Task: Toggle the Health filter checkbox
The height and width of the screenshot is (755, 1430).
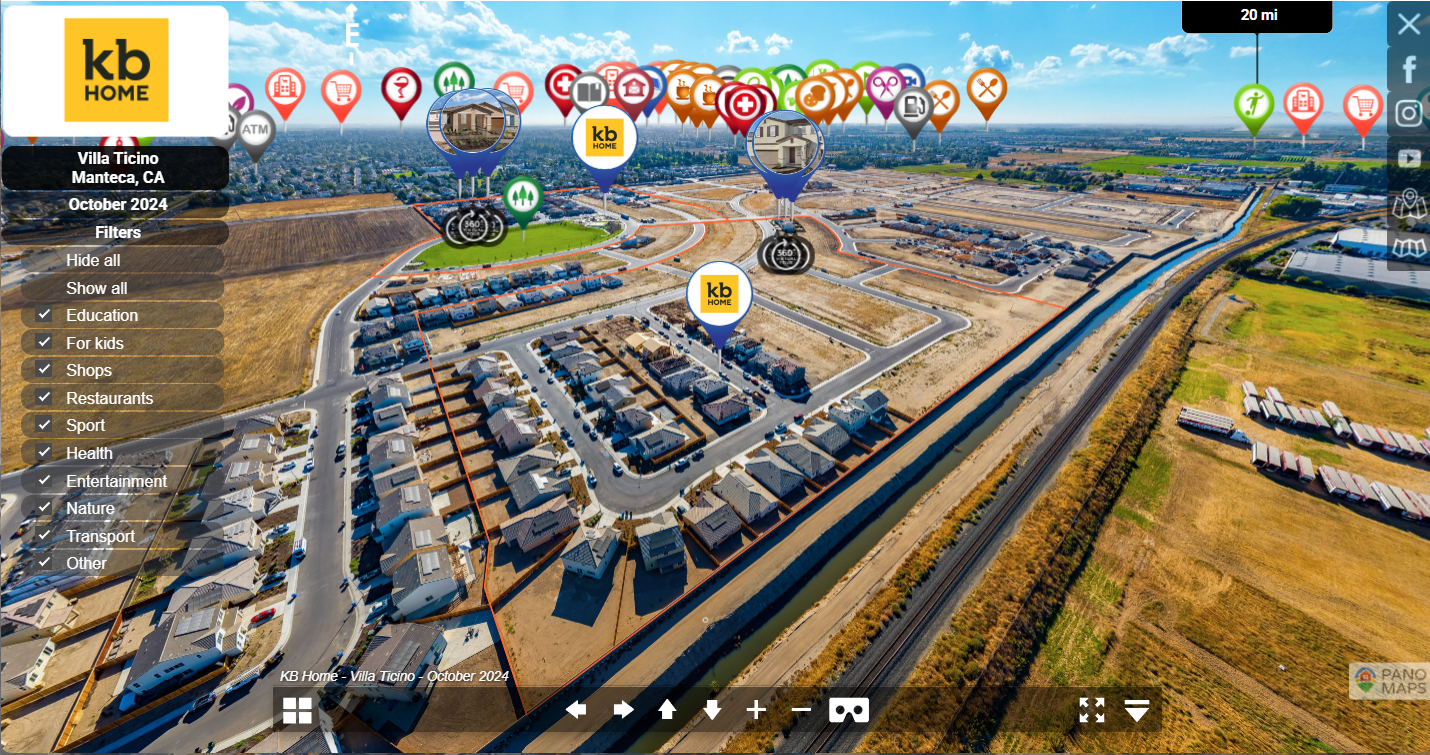Action: [45, 453]
